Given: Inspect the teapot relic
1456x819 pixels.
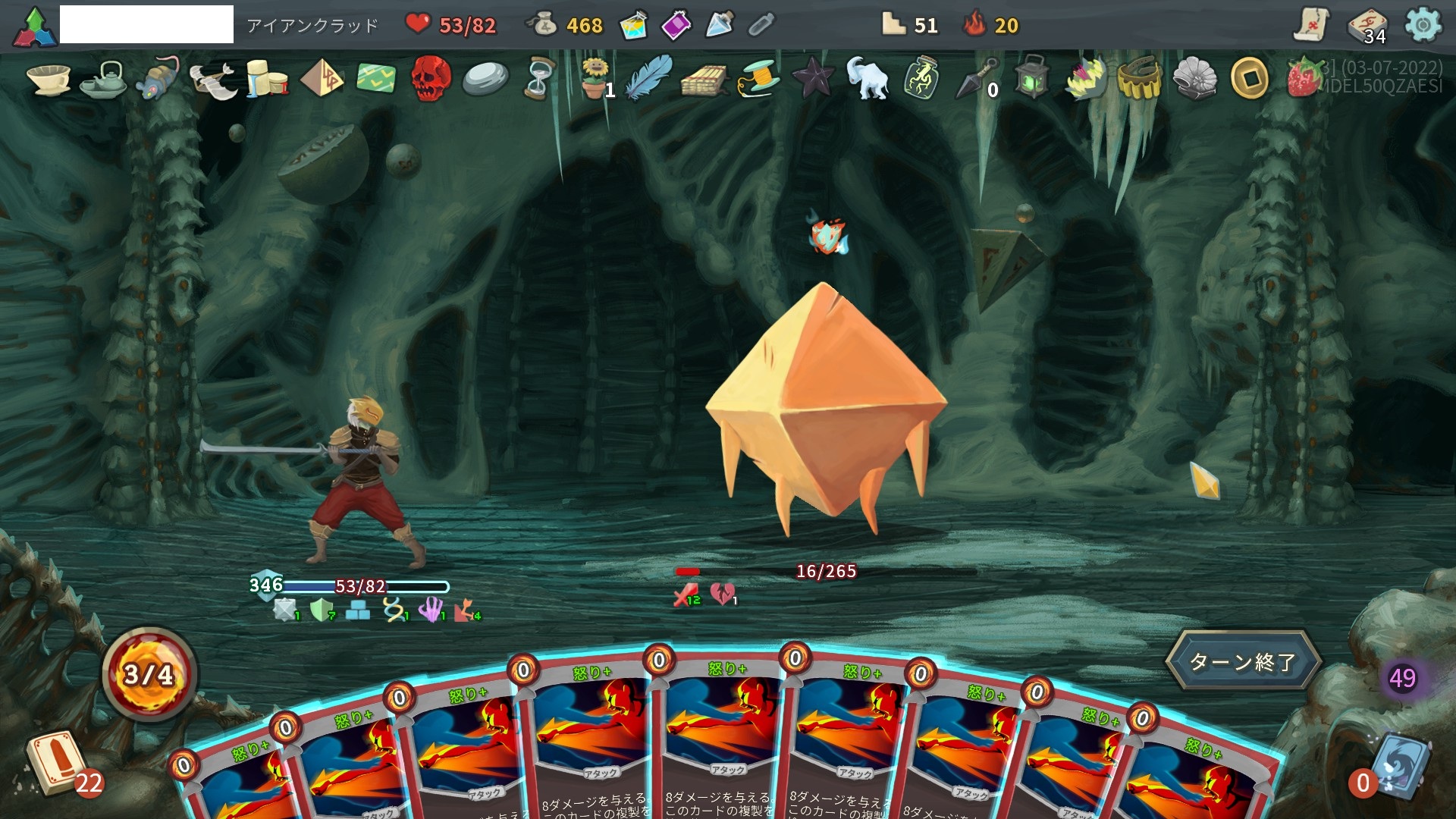Looking at the screenshot, I should pos(104,78).
